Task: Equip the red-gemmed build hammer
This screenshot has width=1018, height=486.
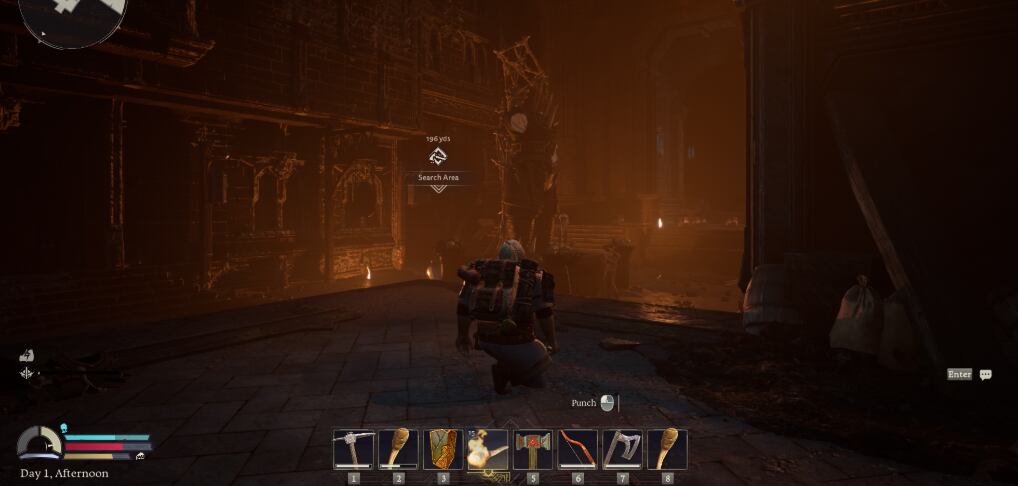Action: (533, 449)
